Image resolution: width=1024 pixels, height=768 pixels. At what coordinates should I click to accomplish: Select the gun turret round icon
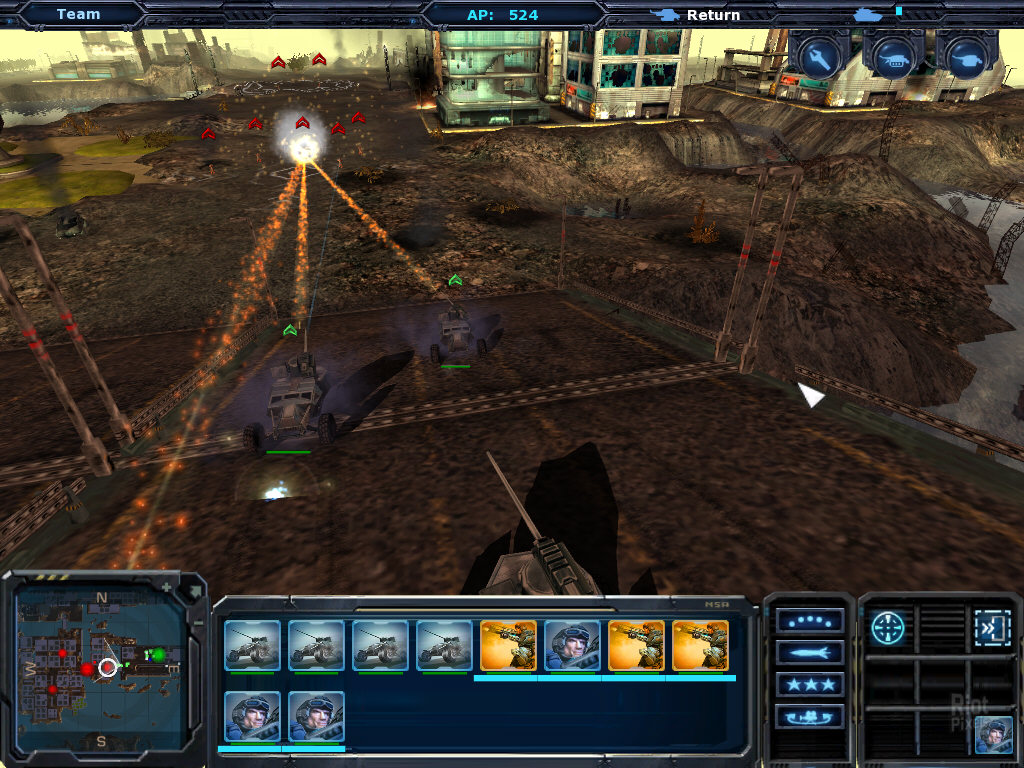tap(966, 58)
